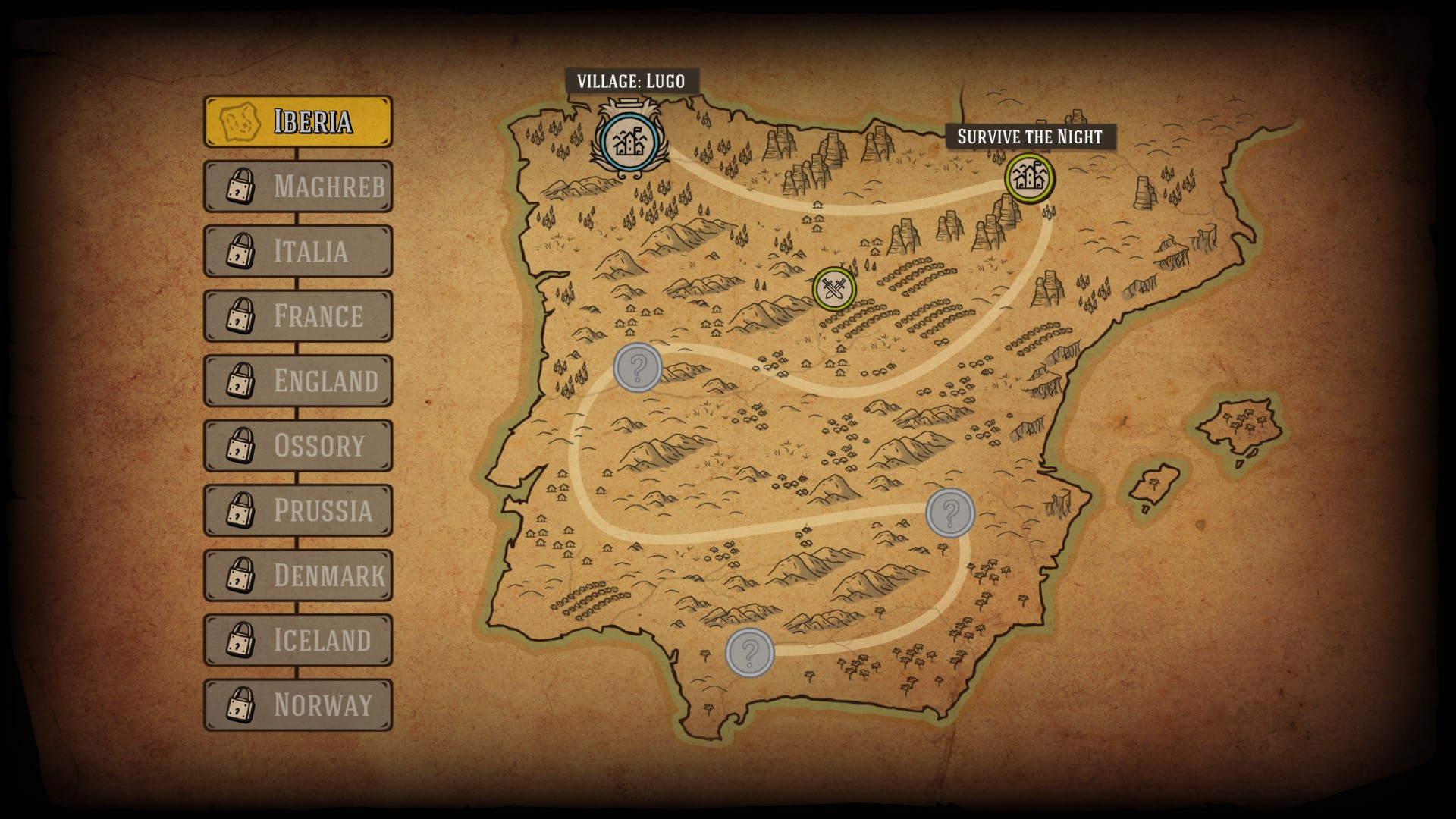Viewport: 1456px width, 819px height.
Task: Start the Survive the Night mission
Action: click(1029, 178)
